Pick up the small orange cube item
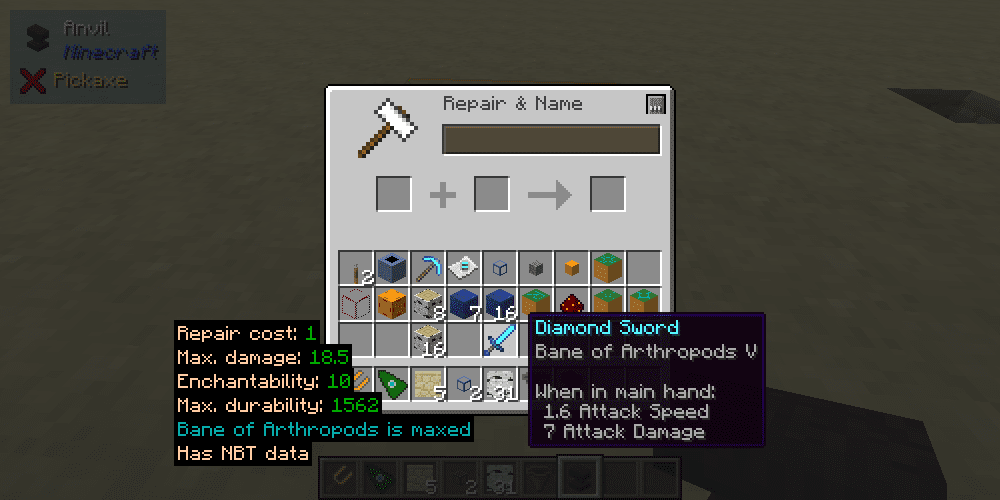 click(x=571, y=268)
